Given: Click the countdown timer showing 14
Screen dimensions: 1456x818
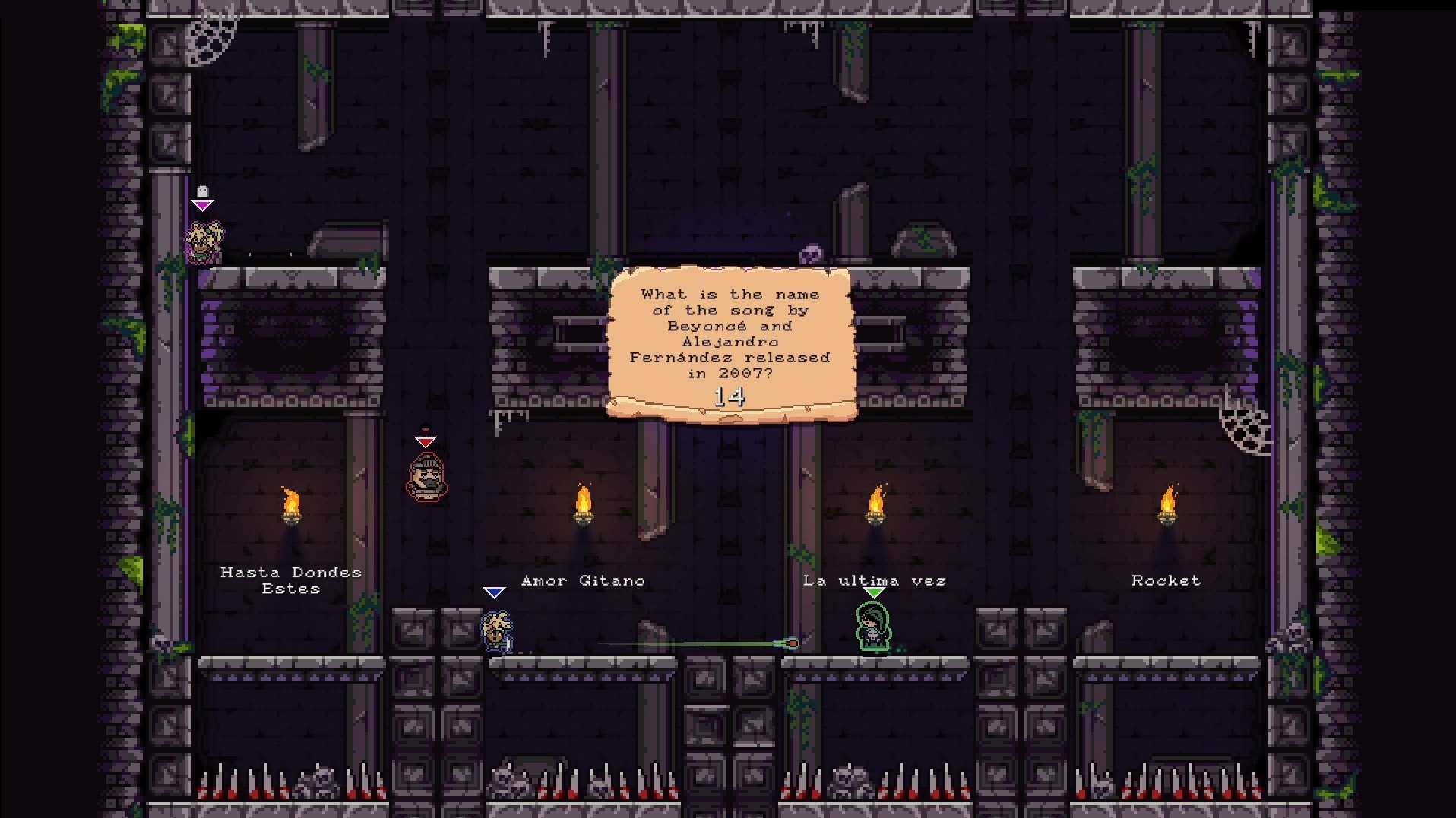Looking at the screenshot, I should point(730,396).
